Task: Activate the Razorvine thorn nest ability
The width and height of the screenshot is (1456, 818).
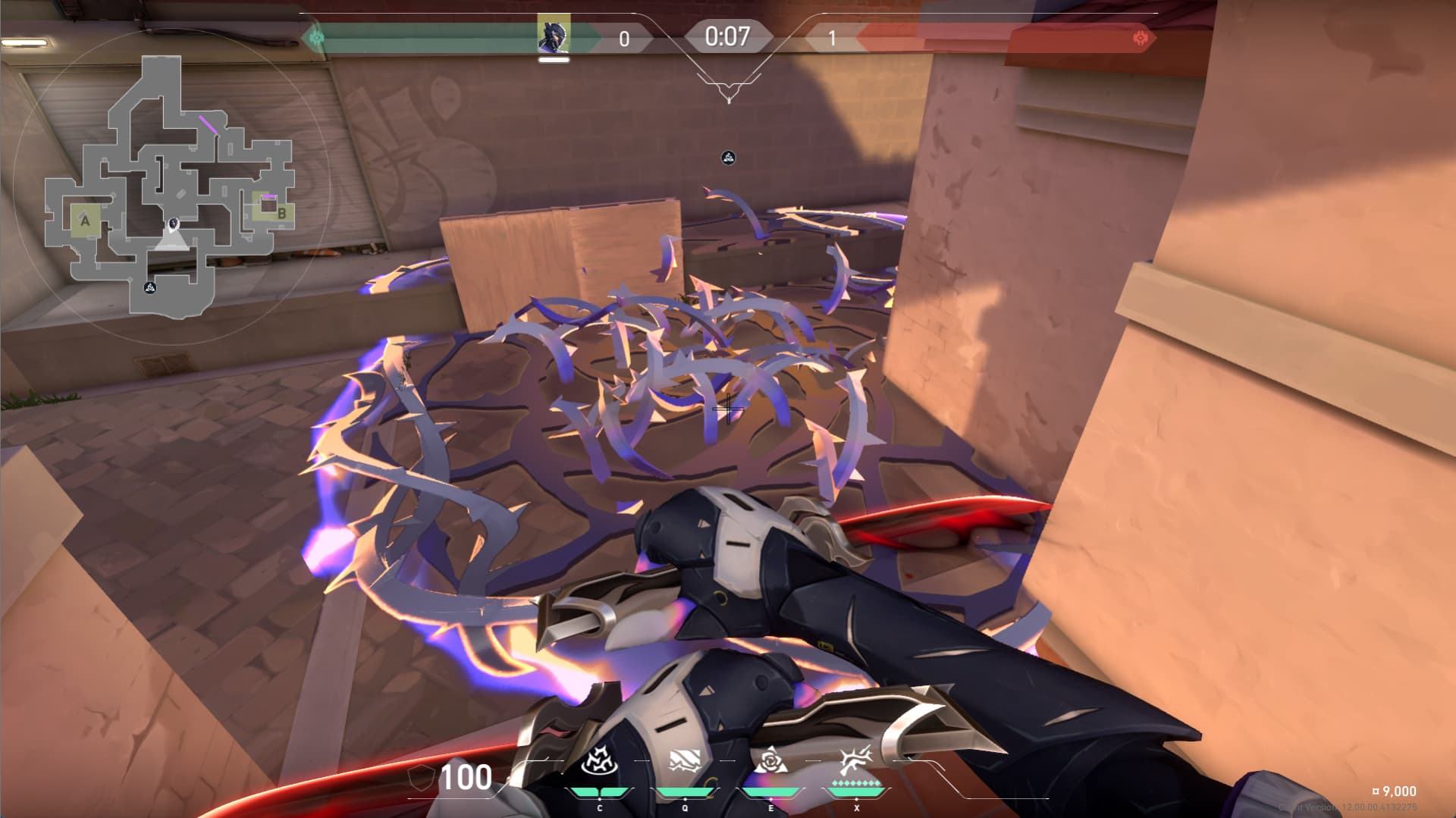Action: (x=599, y=762)
